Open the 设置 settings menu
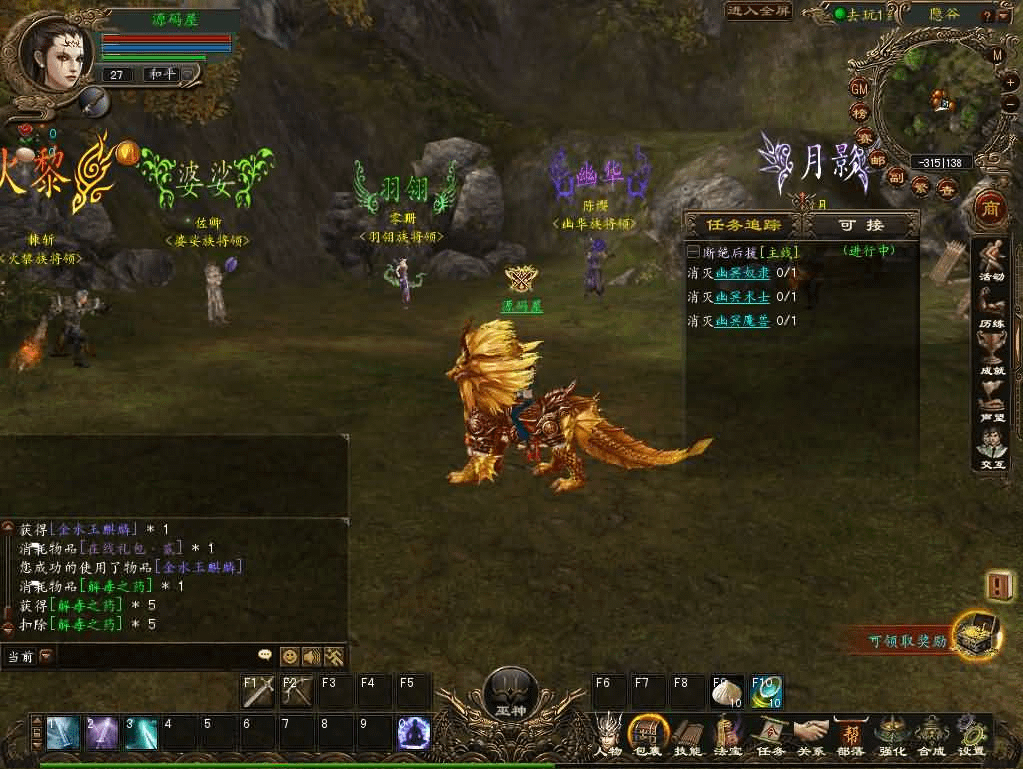This screenshot has width=1023, height=769. (970, 735)
